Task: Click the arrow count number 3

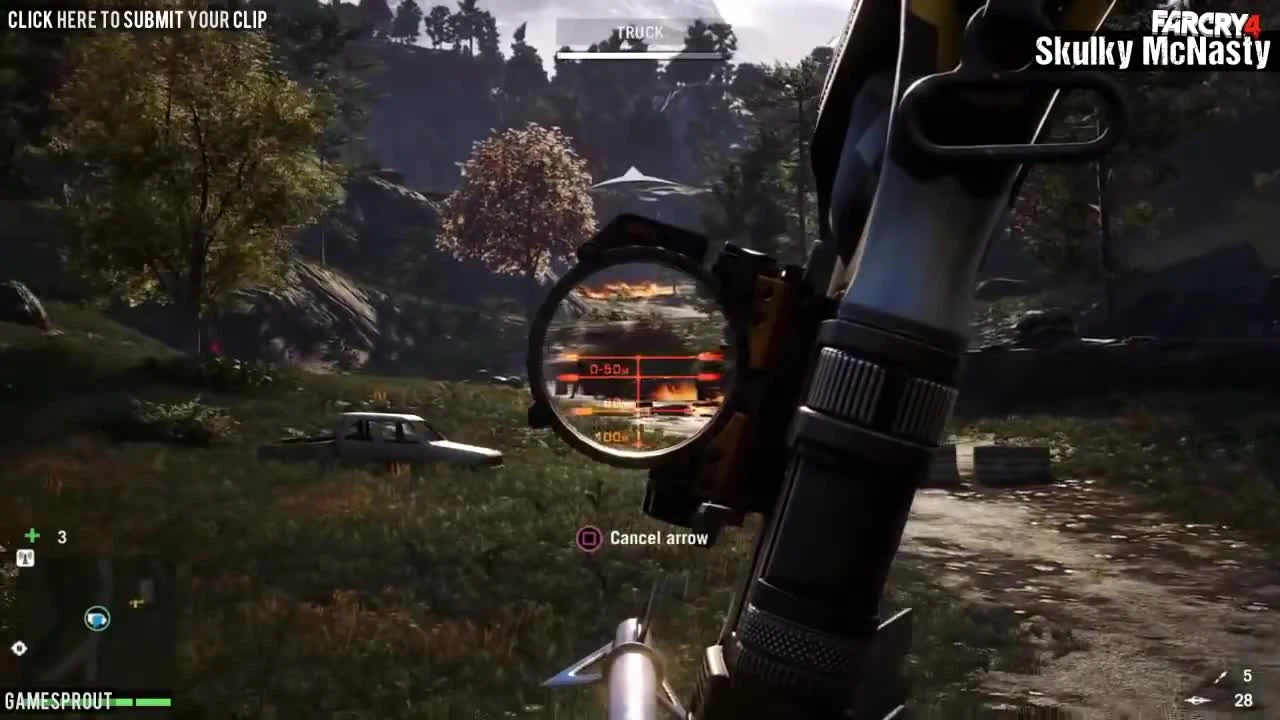Action: [x=61, y=537]
